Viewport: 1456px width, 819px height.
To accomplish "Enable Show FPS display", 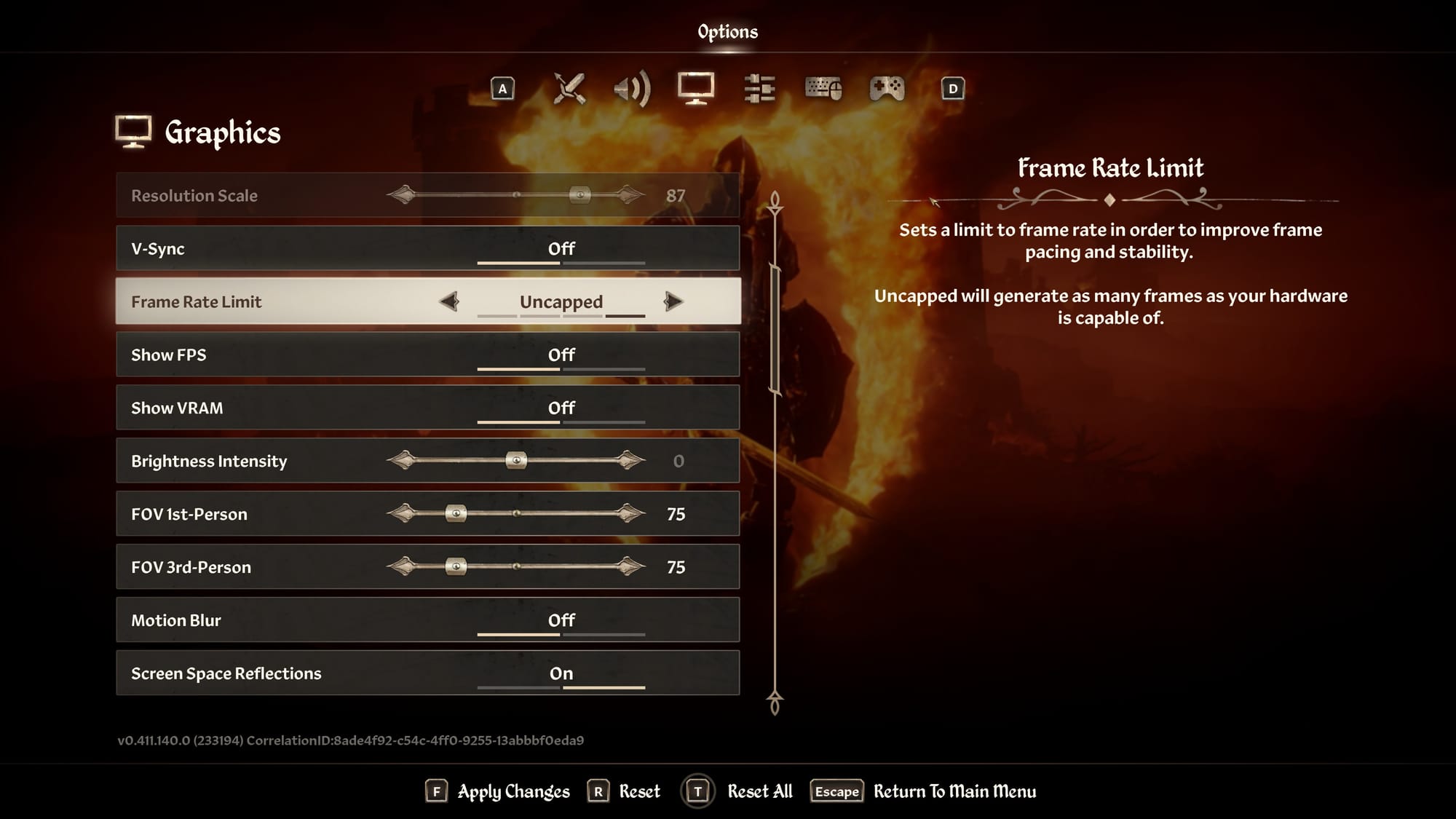I will [x=561, y=355].
